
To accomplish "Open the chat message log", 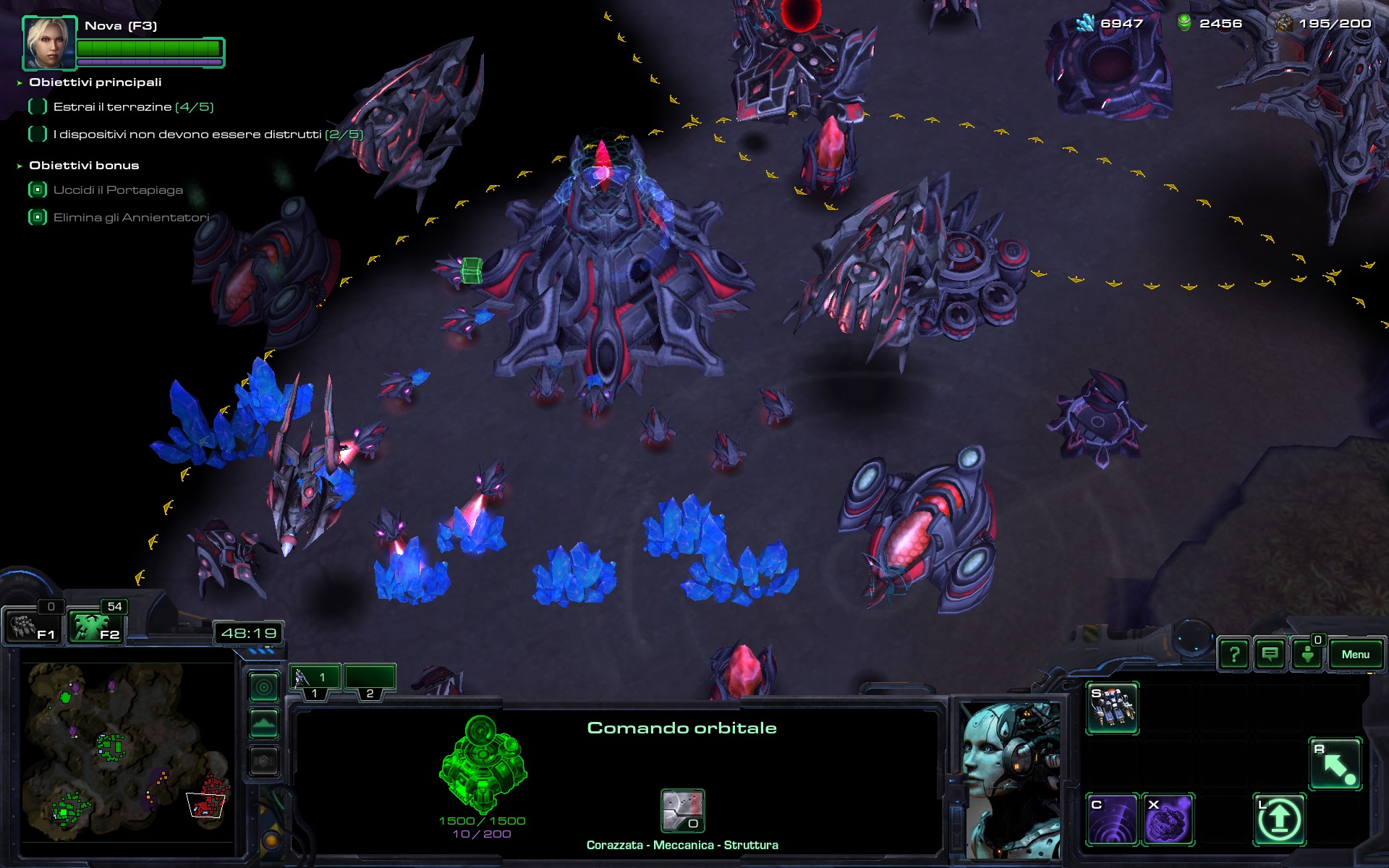I will click(x=1270, y=655).
